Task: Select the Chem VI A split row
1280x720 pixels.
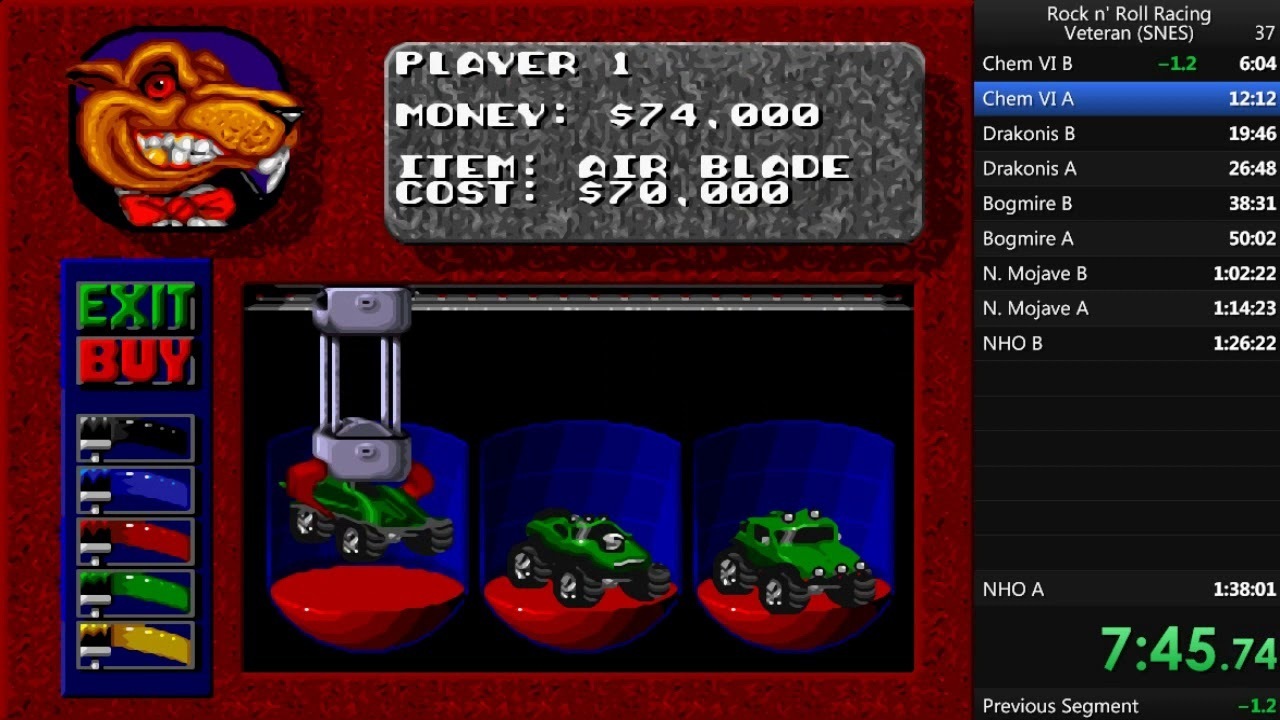Action: (x=1127, y=99)
